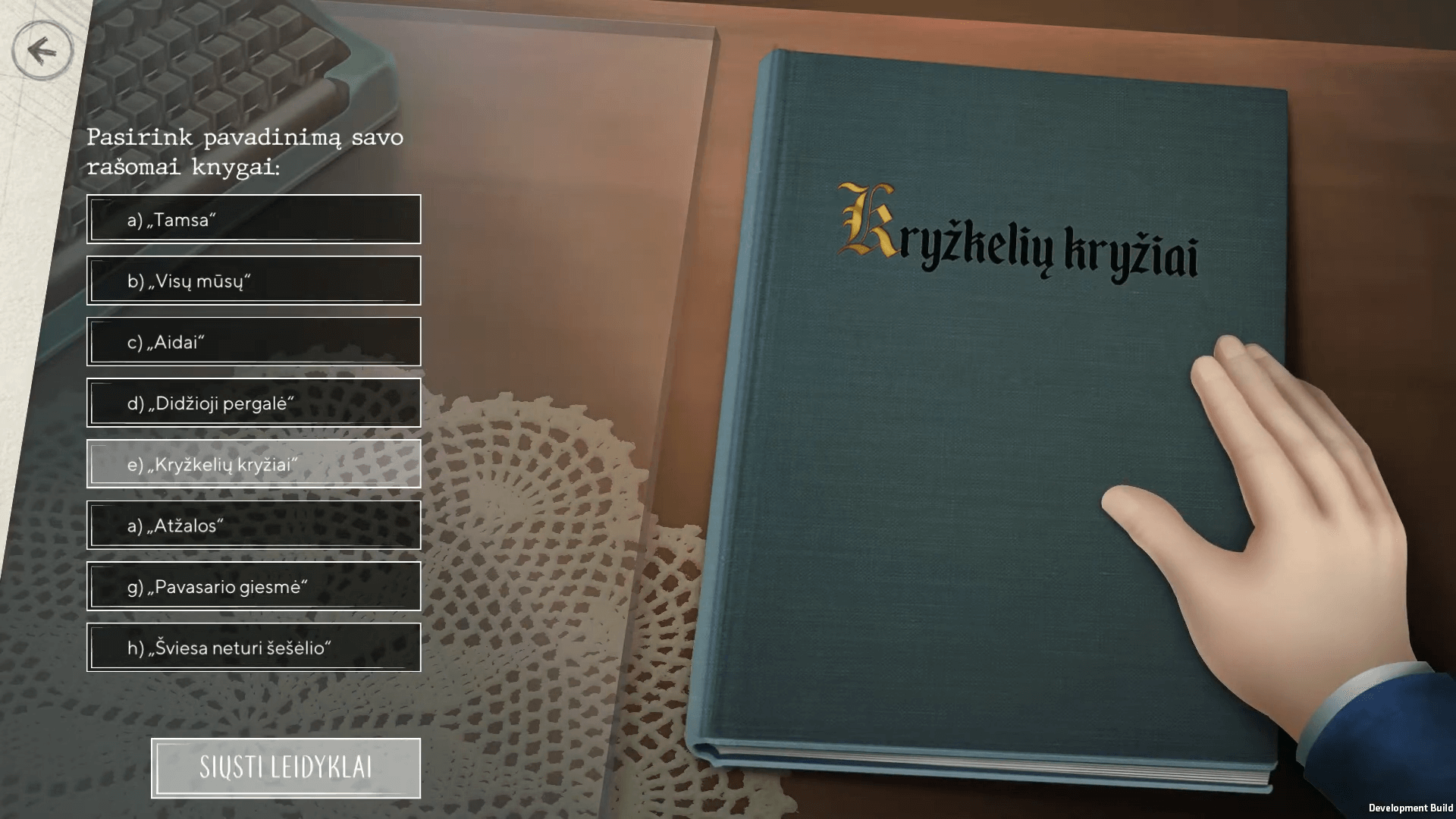Choose the title „Tamsa“

[x=253, y=220]
